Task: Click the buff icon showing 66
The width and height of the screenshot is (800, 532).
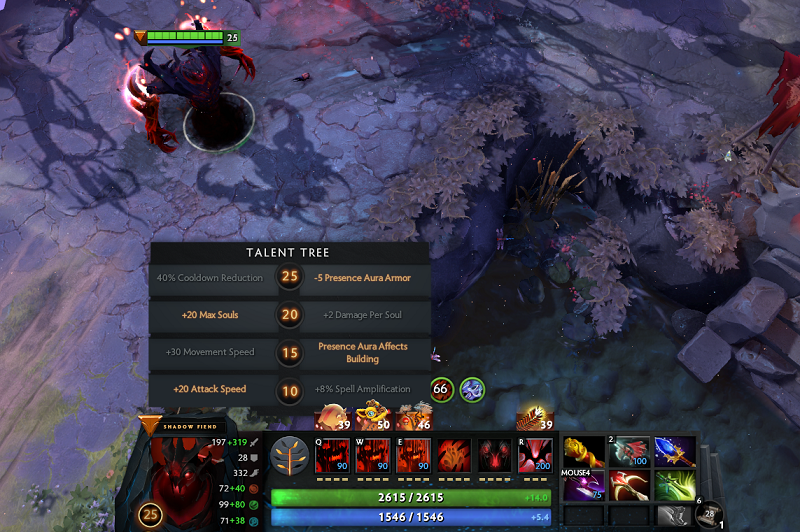Action: click(x=441, y=388)
